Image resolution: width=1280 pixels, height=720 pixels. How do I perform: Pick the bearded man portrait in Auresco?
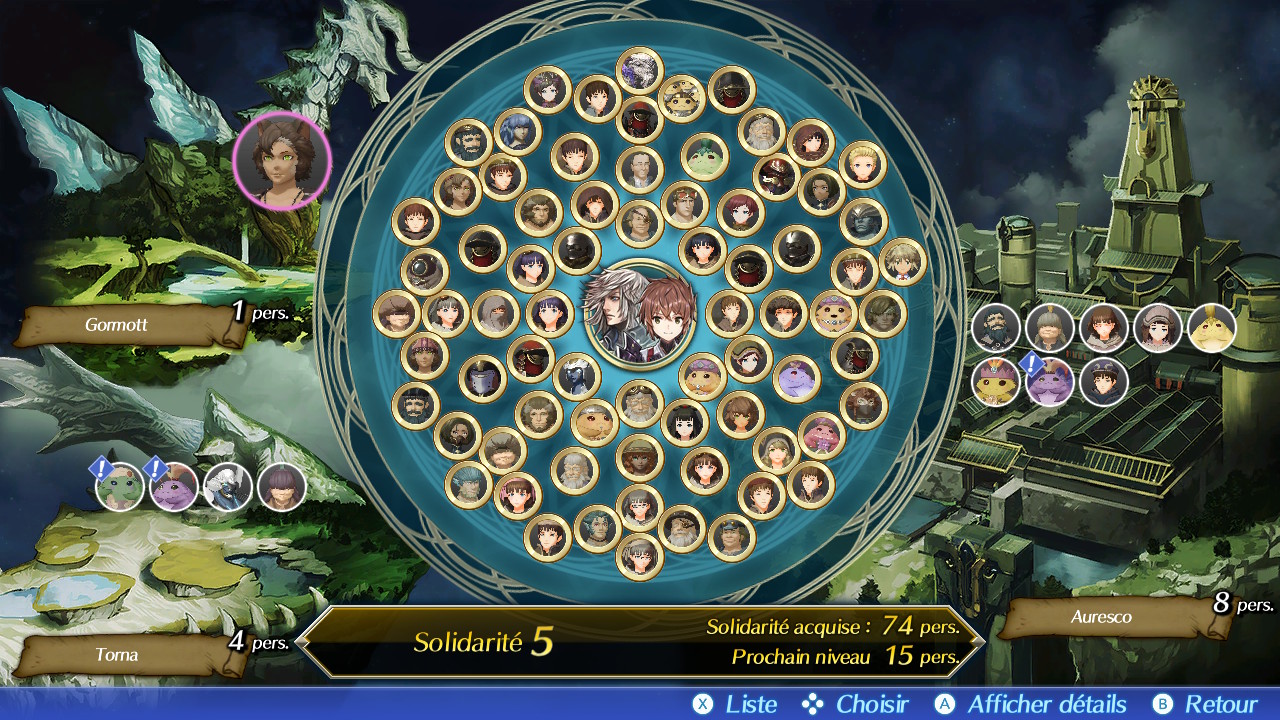click(x=996, y=328)
